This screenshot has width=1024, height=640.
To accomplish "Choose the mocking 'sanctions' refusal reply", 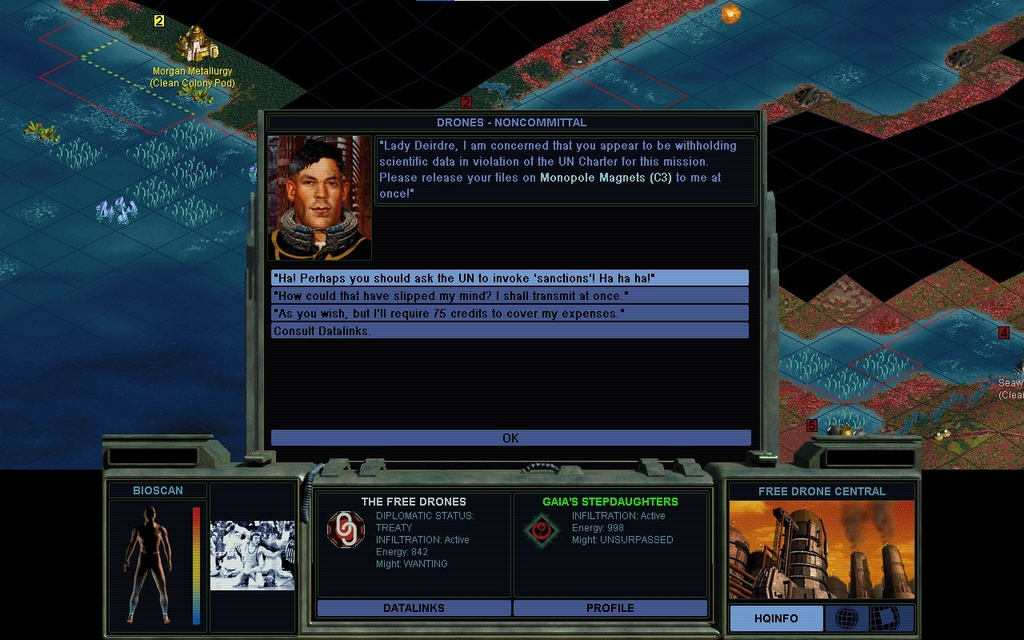I will pyautogui.click(x=509, y=278).
